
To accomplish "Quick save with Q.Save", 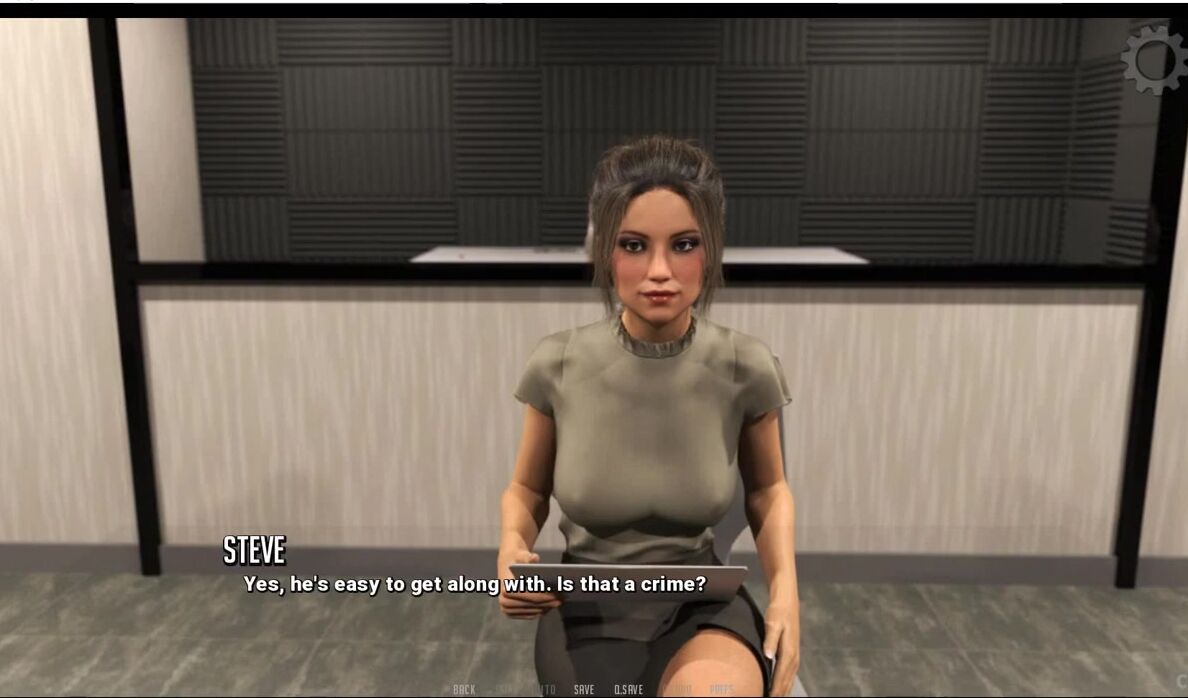I will (x=628, y=689).
